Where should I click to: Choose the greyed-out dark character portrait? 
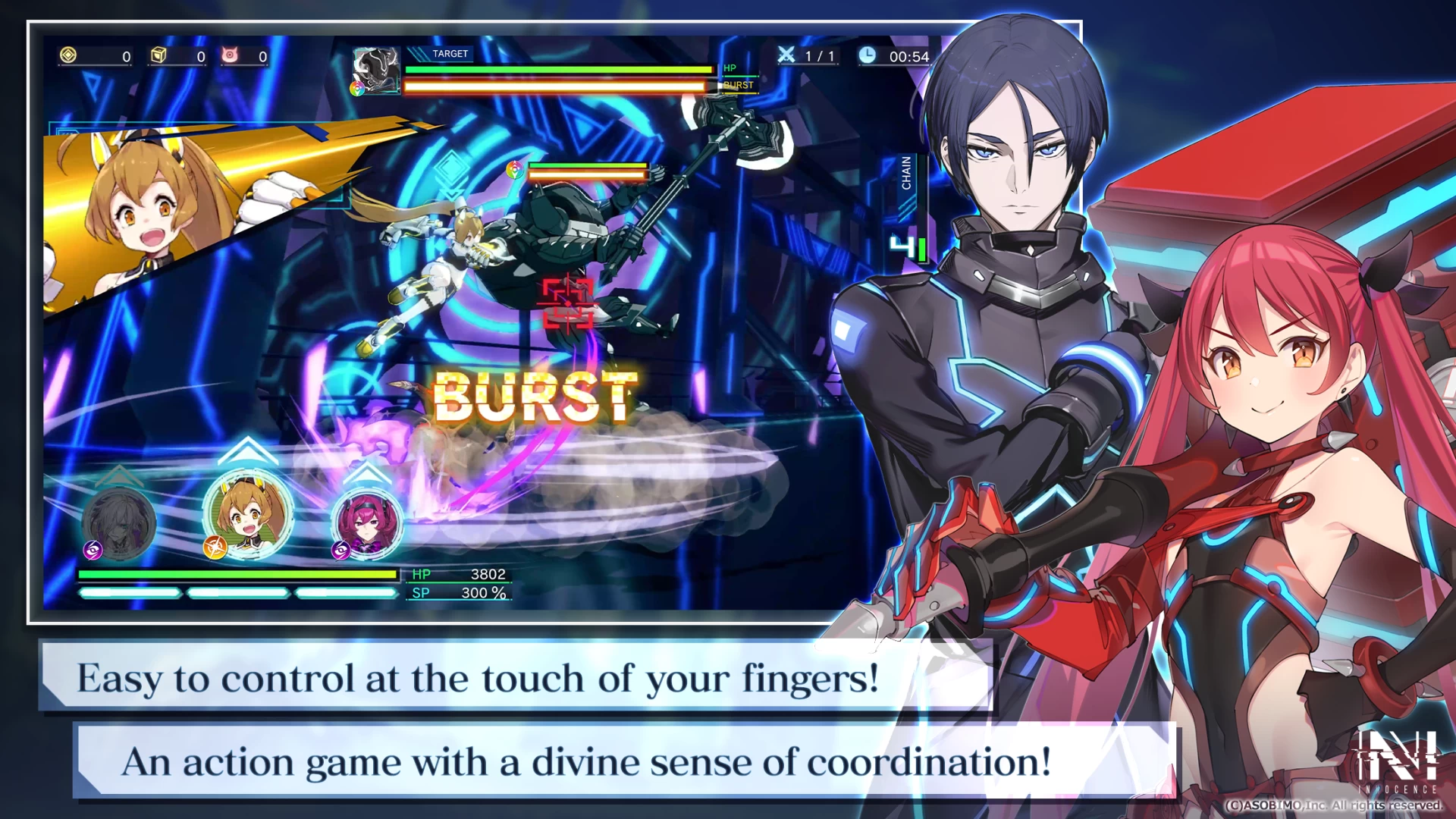[x=119, y=523]
